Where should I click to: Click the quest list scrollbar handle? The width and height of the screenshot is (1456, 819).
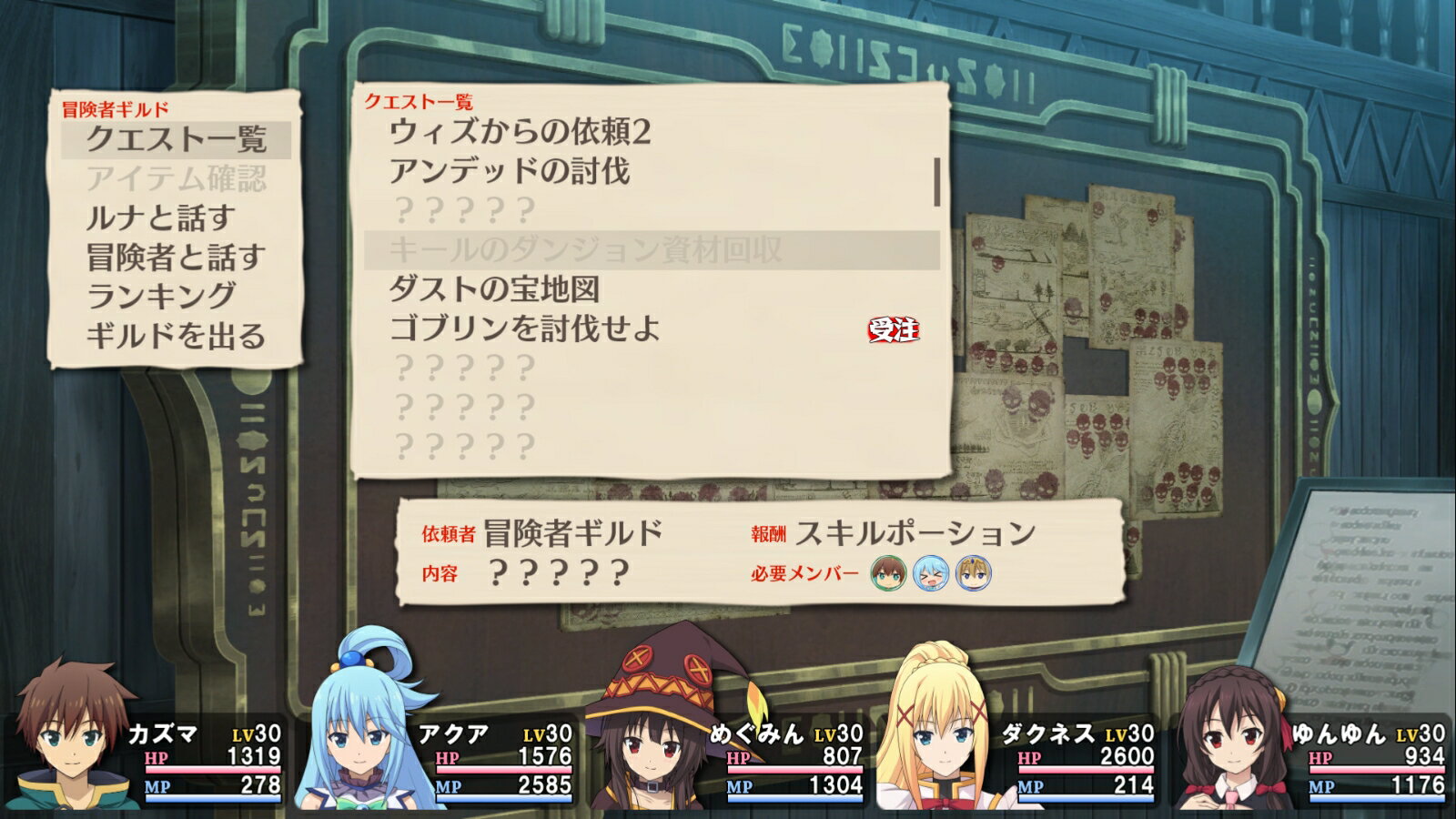[938, 181]
